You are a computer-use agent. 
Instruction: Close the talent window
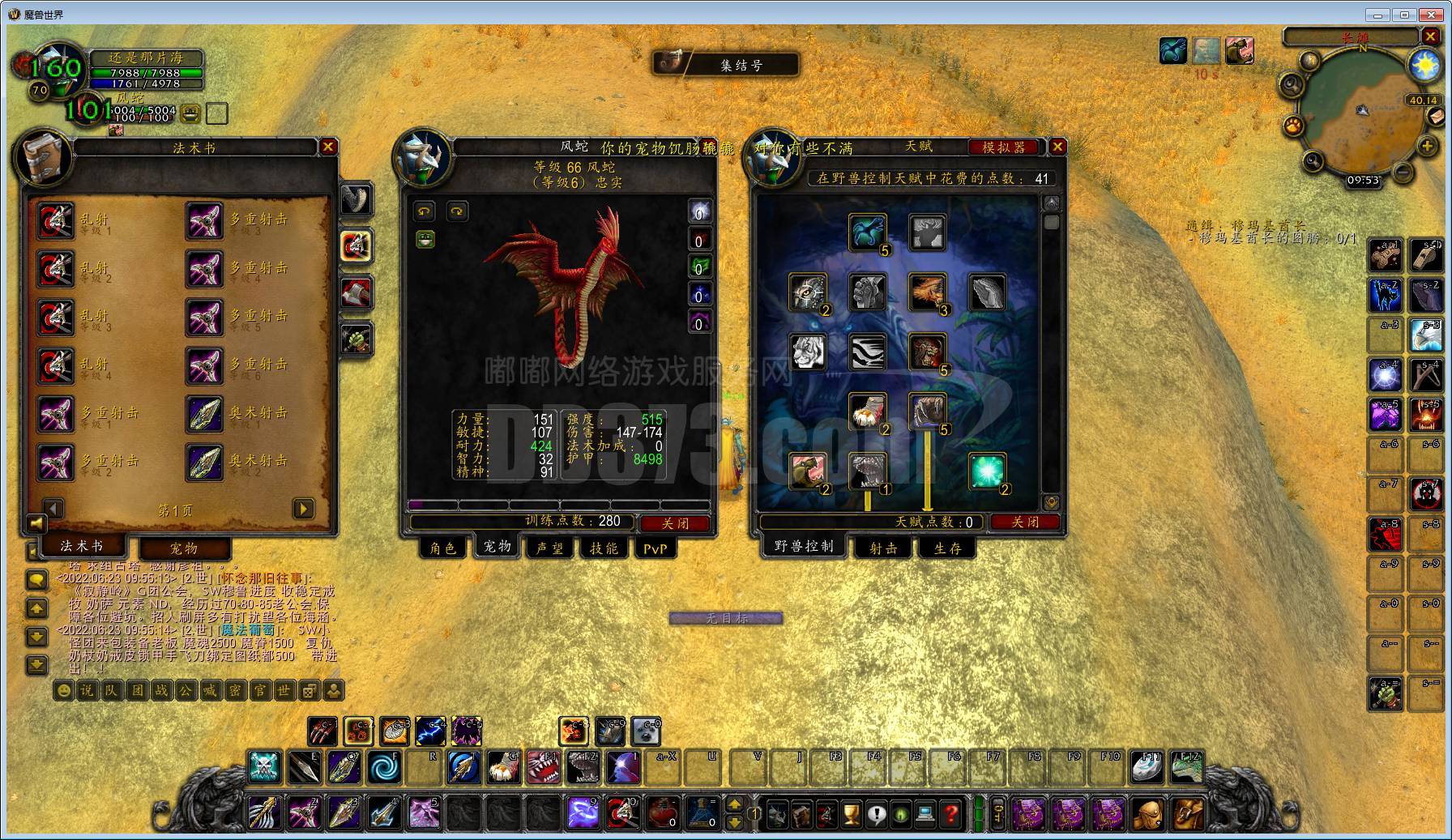1057,147
